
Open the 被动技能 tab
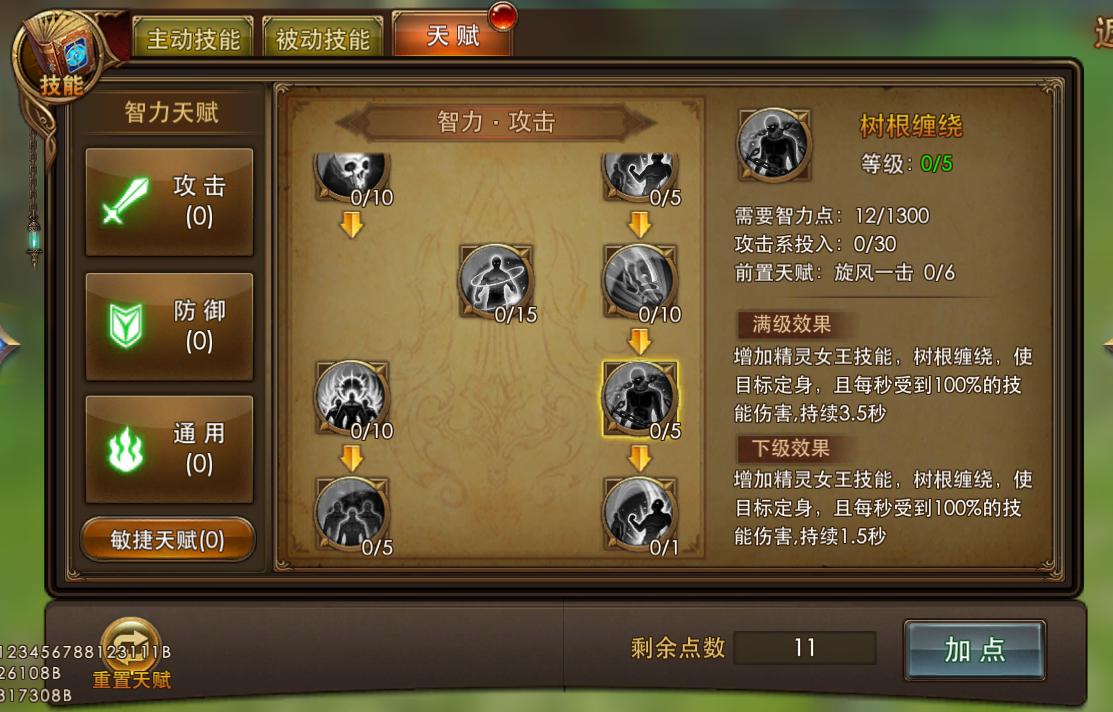pyautogui.click(x=323, y=39)
